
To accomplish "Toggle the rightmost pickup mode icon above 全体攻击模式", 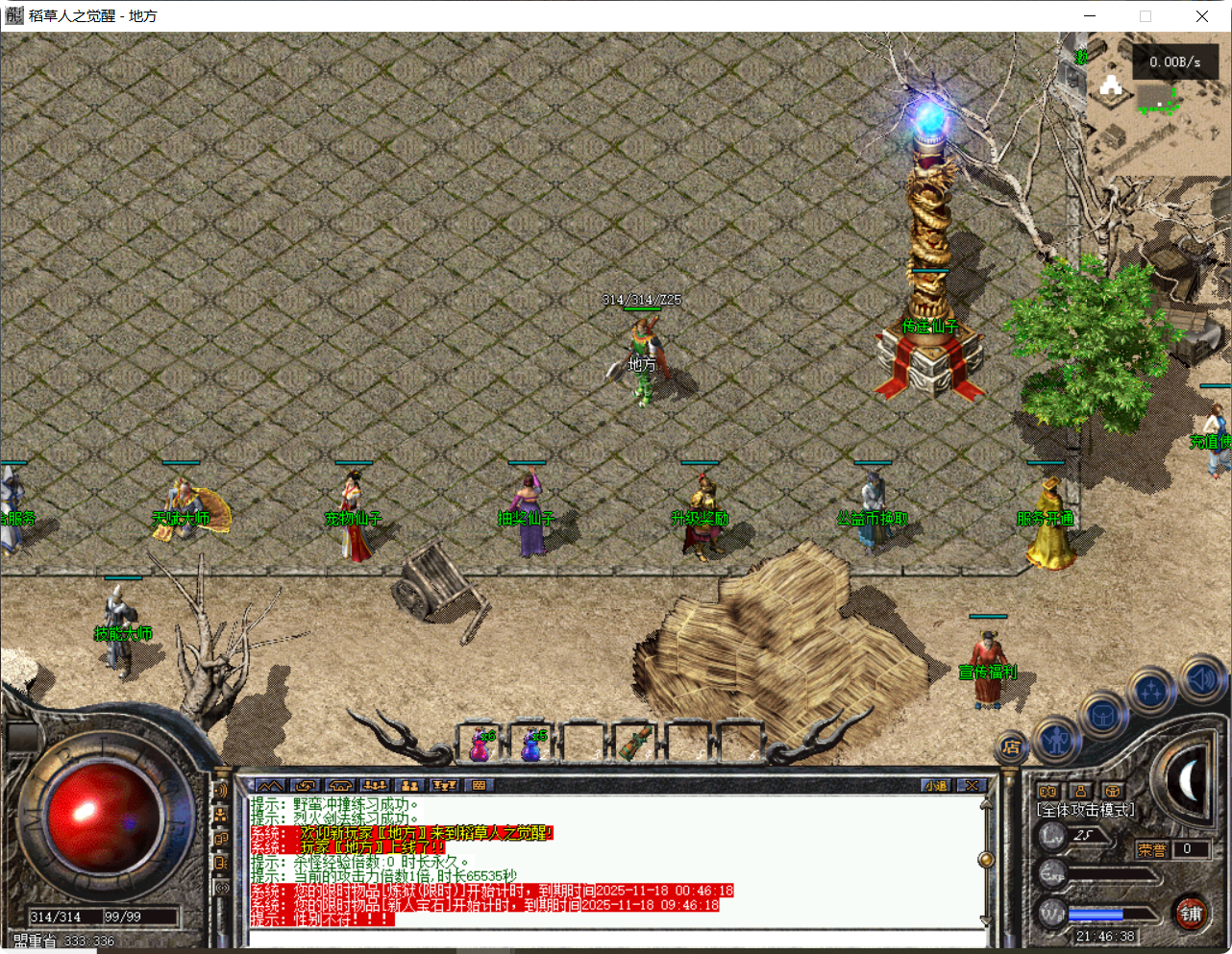I will [x=1112, y=792].
